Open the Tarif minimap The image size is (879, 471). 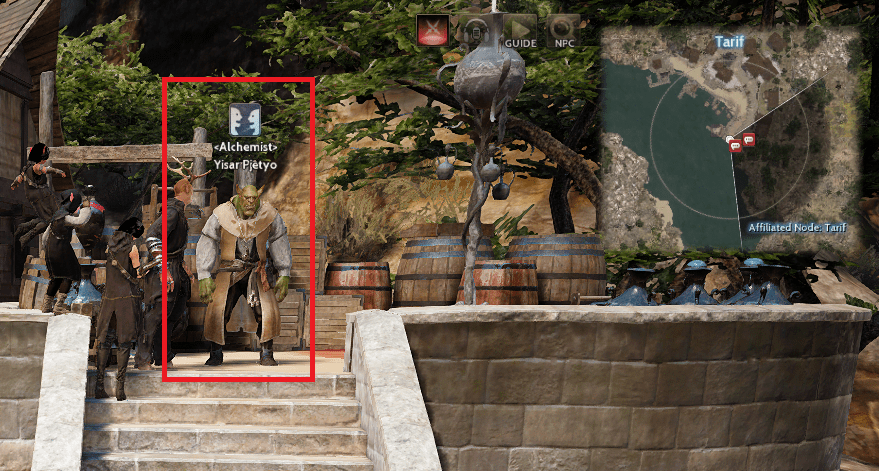(730, 140)
